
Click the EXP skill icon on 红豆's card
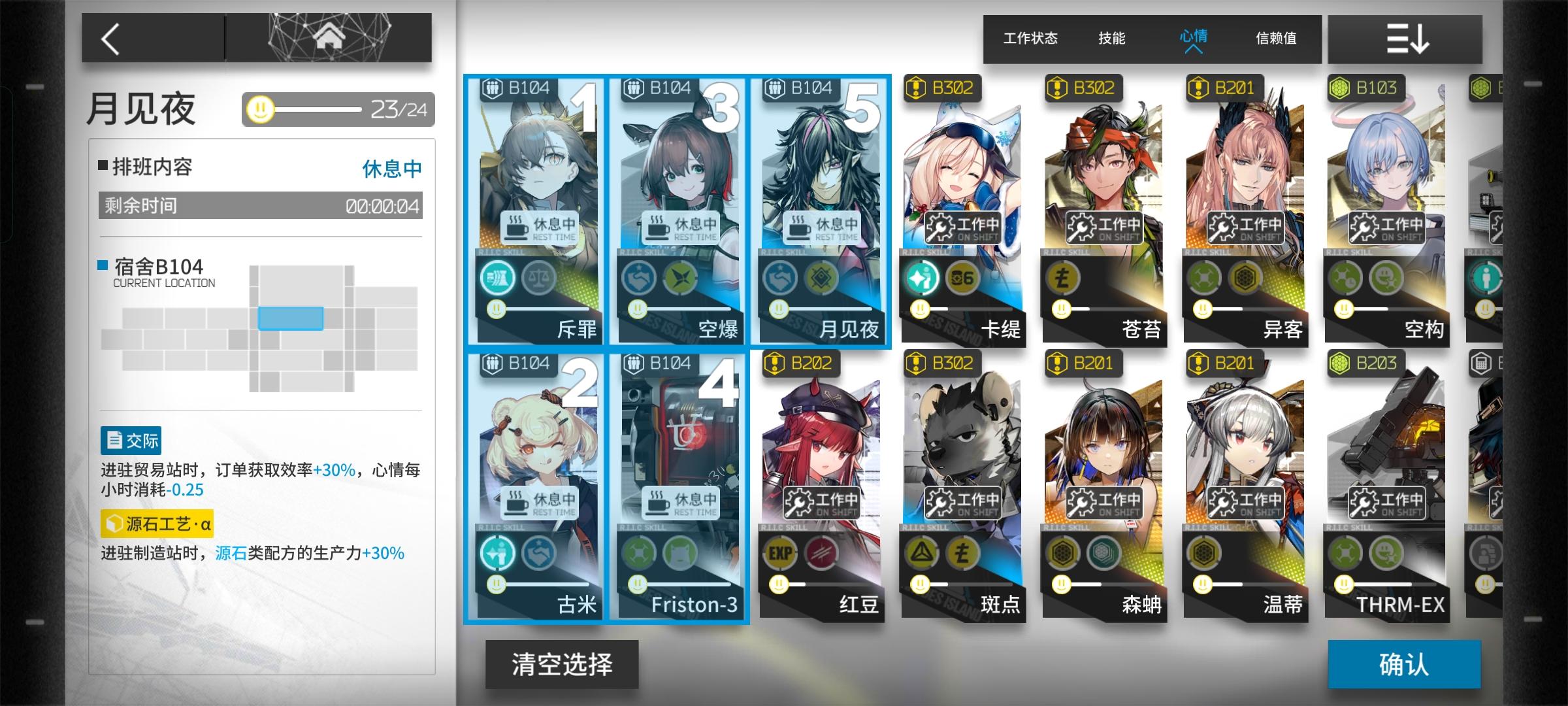pyautogui.click(x=780, y=552)
